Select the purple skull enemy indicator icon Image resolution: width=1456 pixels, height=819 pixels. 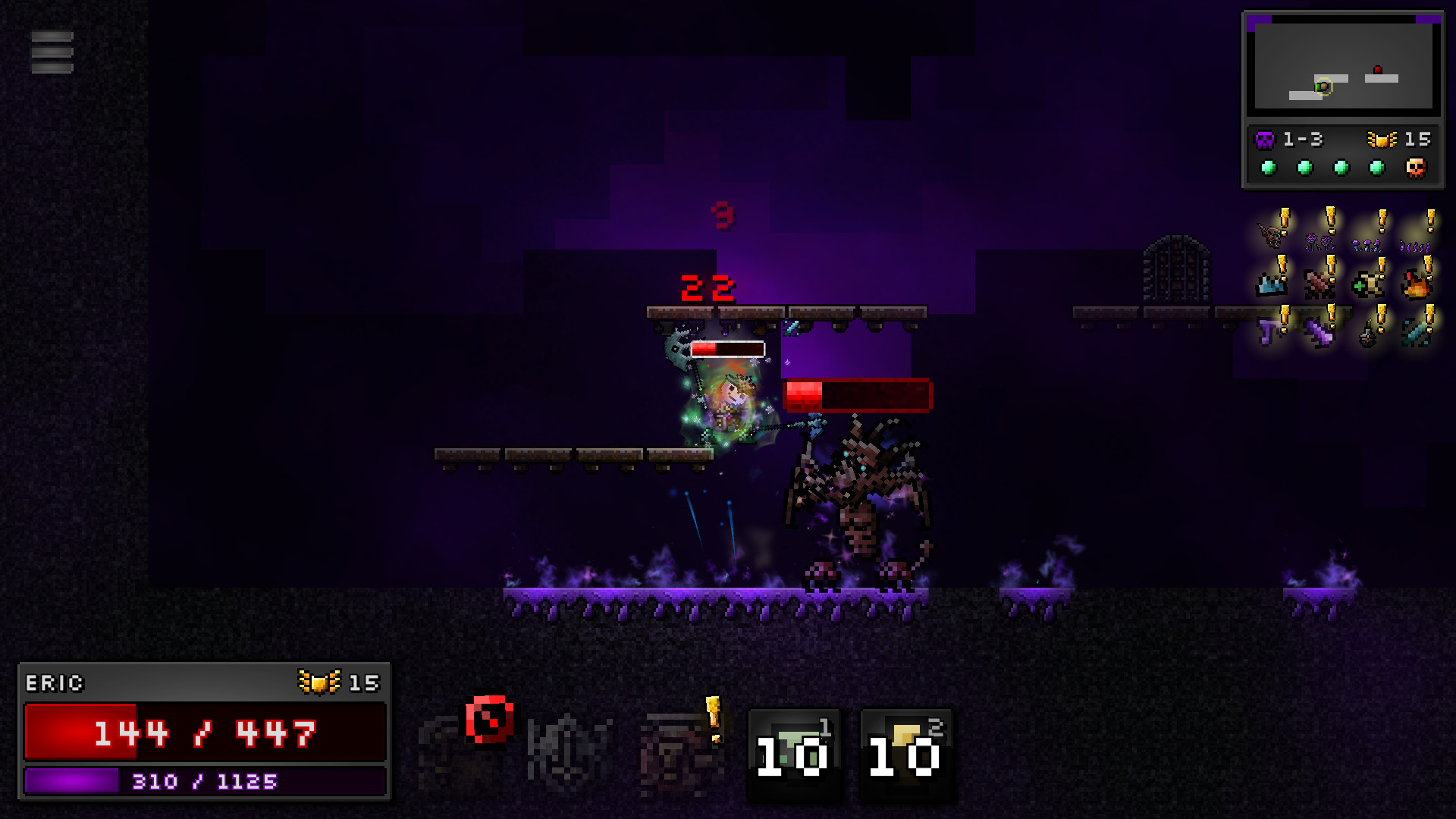click(x=1263, y=140)
